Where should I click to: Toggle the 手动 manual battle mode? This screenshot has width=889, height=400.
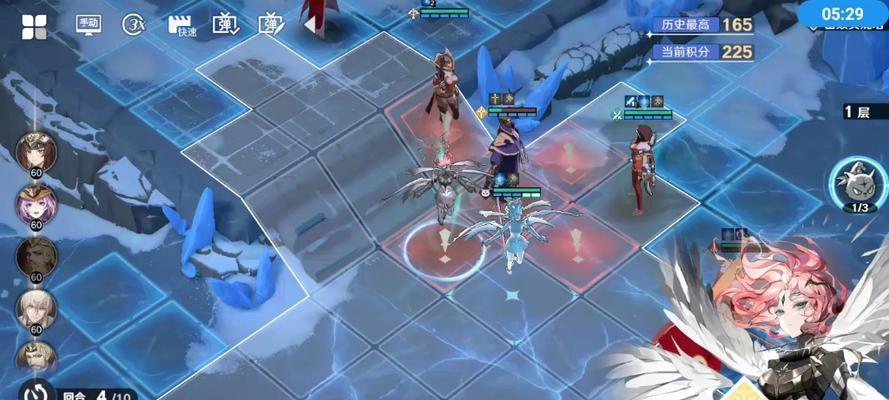(x=88, y=25)
